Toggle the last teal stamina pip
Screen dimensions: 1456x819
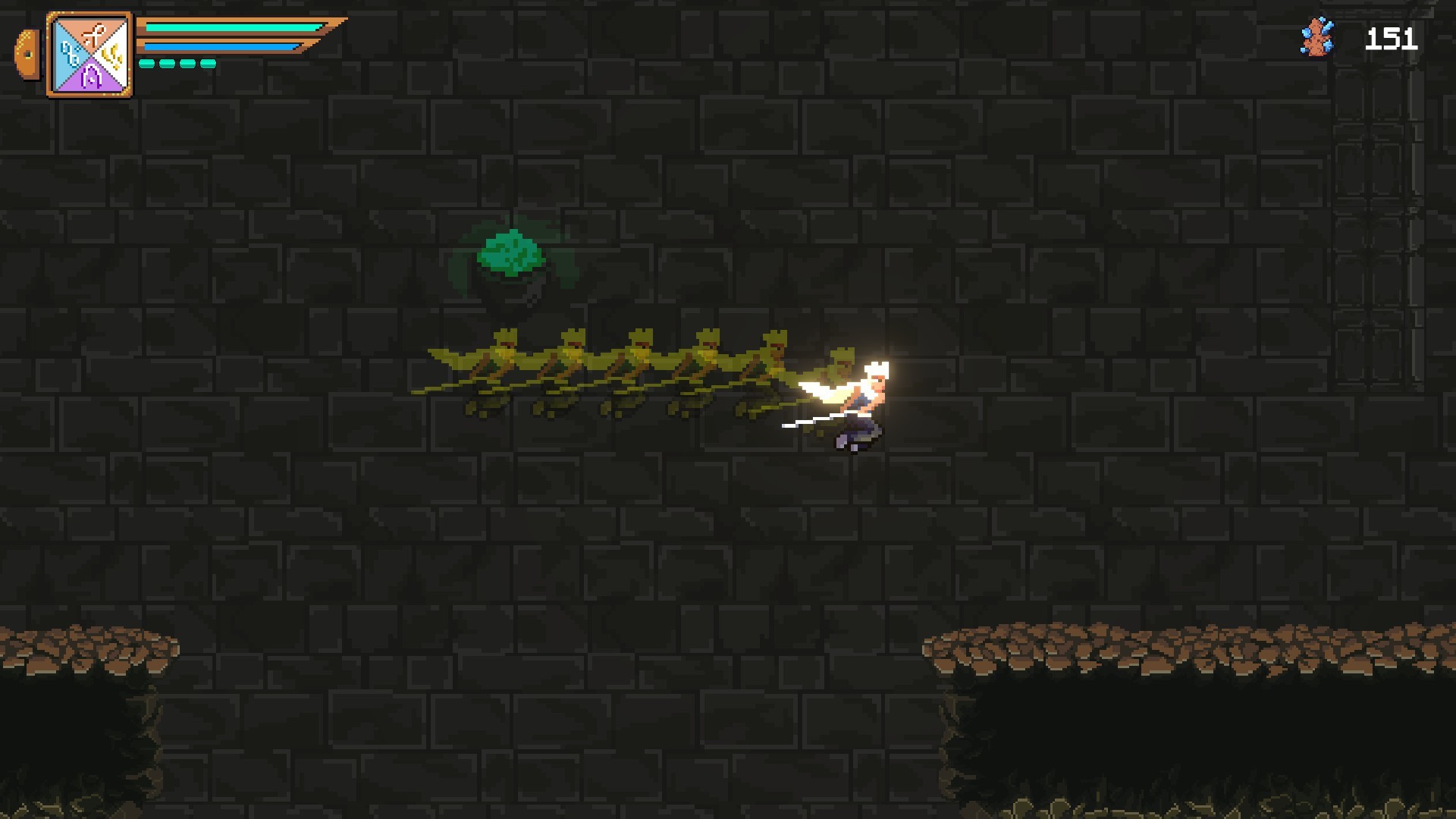[207, 64]
